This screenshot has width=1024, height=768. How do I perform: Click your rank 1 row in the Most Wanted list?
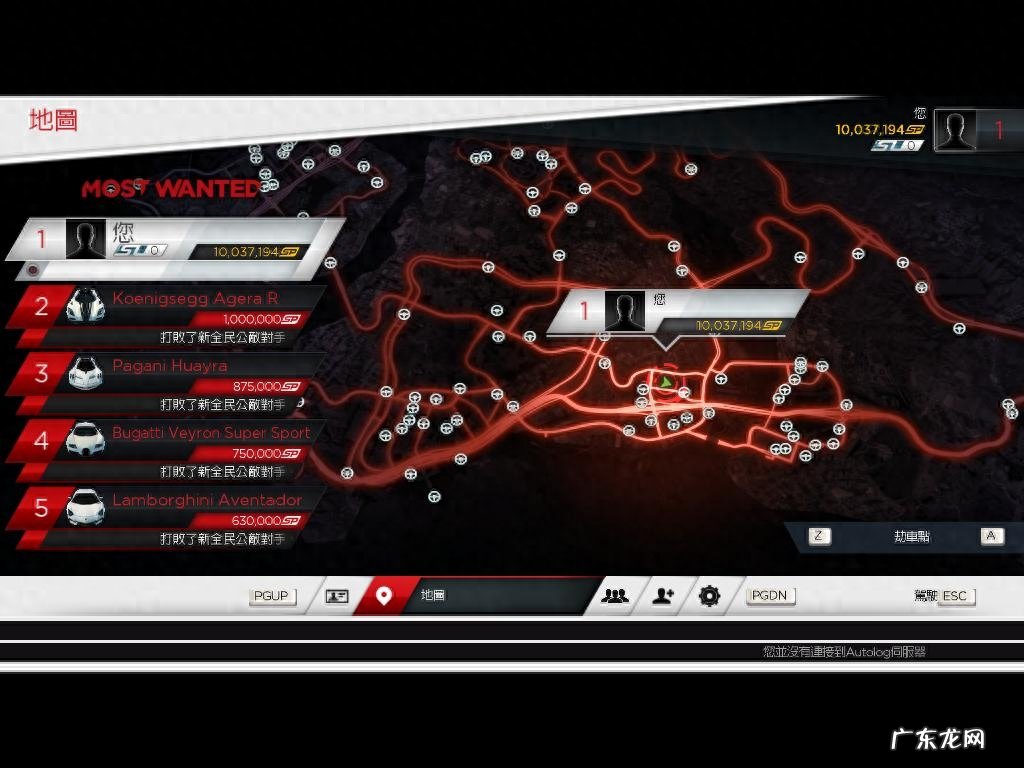click(x=175, y=240)
